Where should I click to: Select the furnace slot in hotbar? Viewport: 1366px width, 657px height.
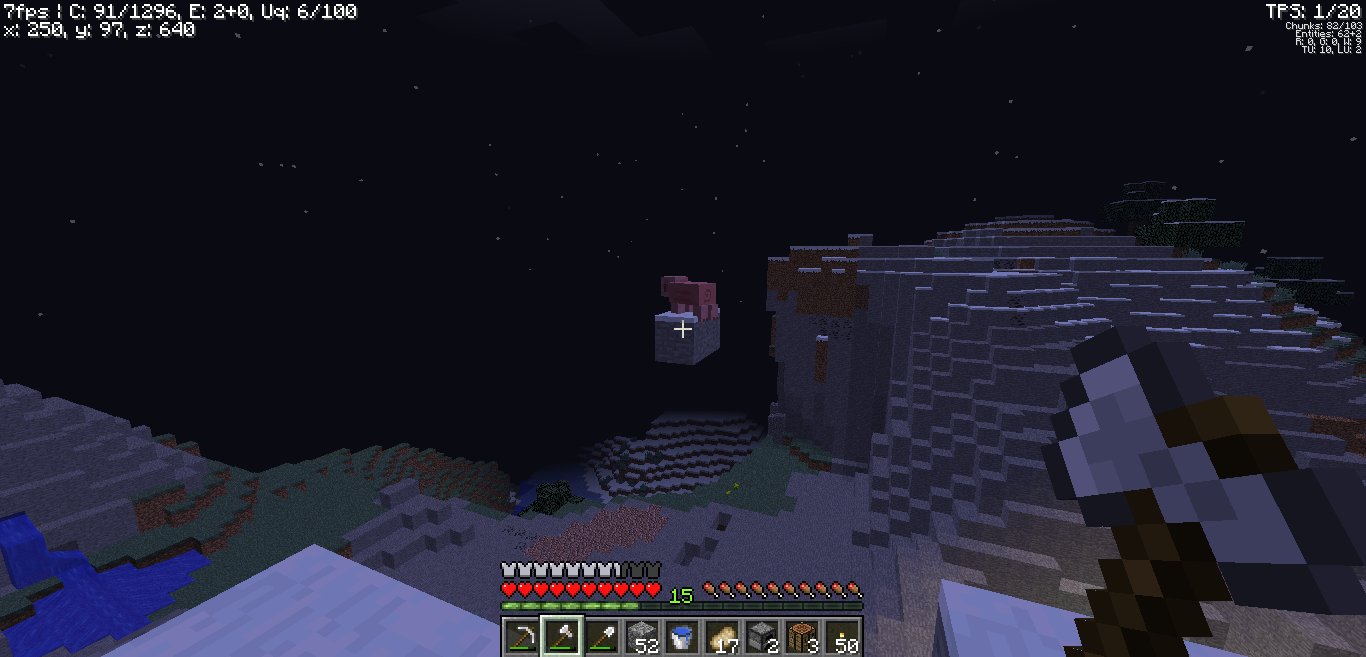pos(762,636)
